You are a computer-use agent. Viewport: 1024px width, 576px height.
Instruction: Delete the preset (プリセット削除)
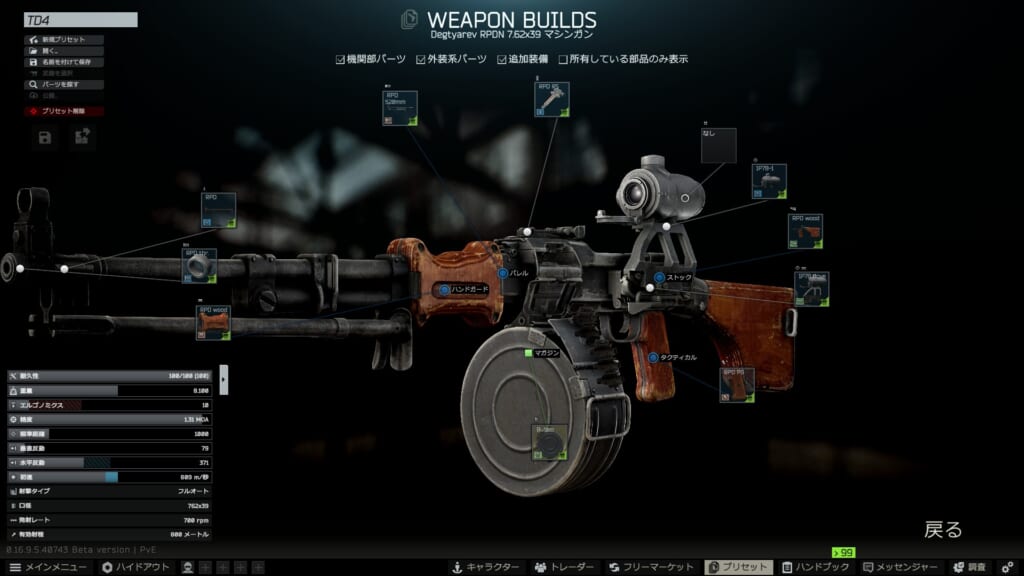(x=63, y=111)
